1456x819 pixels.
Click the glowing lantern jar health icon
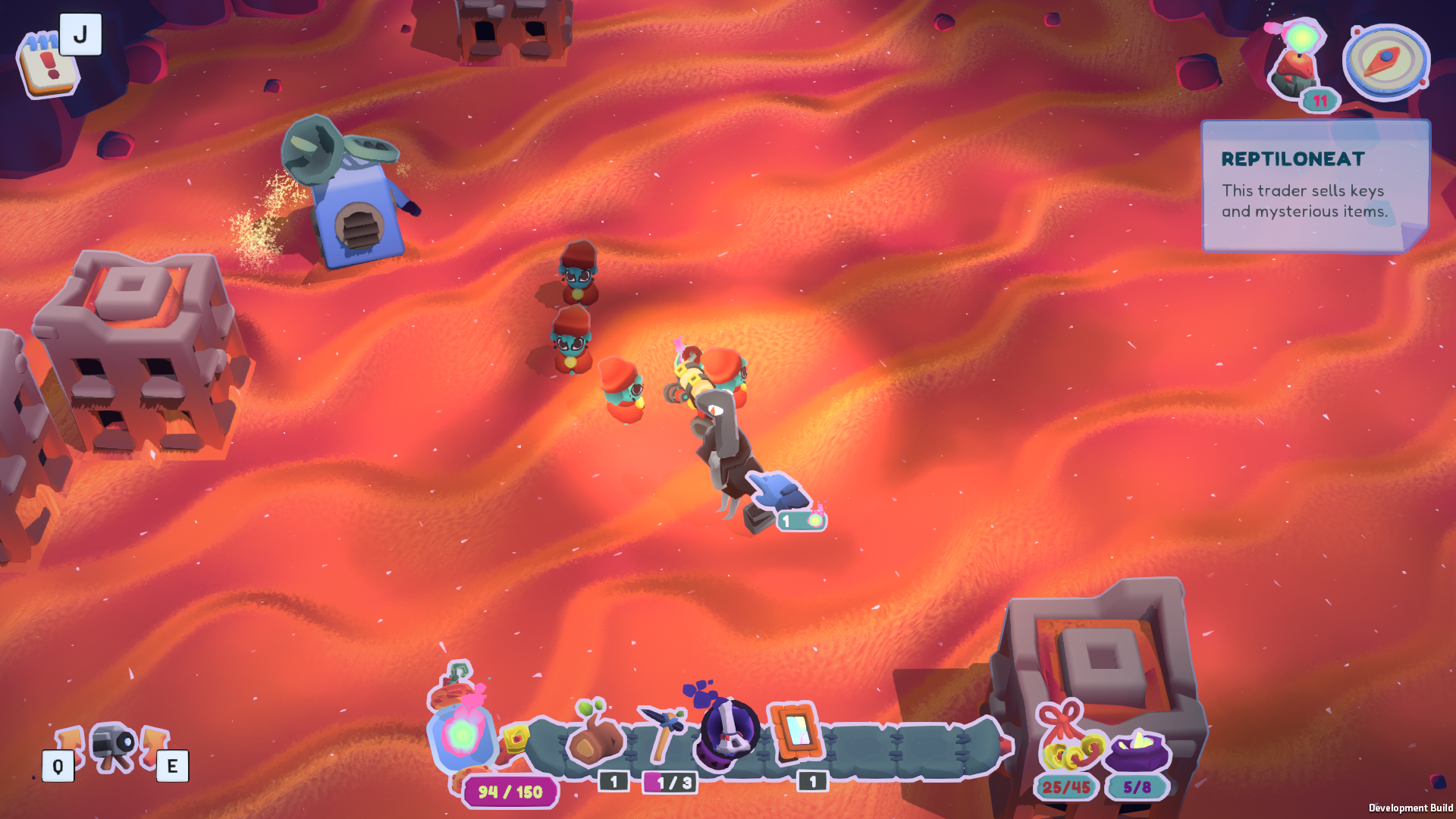[x=462, y=732]
